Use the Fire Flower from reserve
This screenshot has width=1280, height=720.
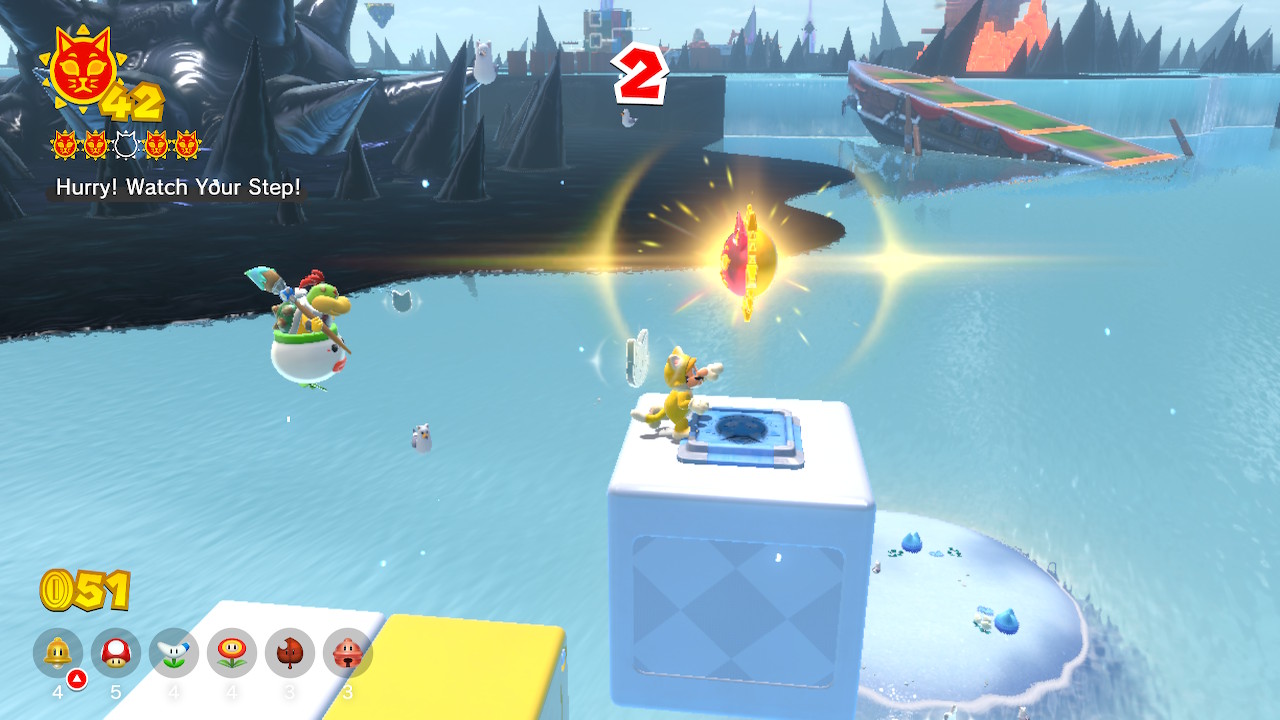(x=232, y=653)
